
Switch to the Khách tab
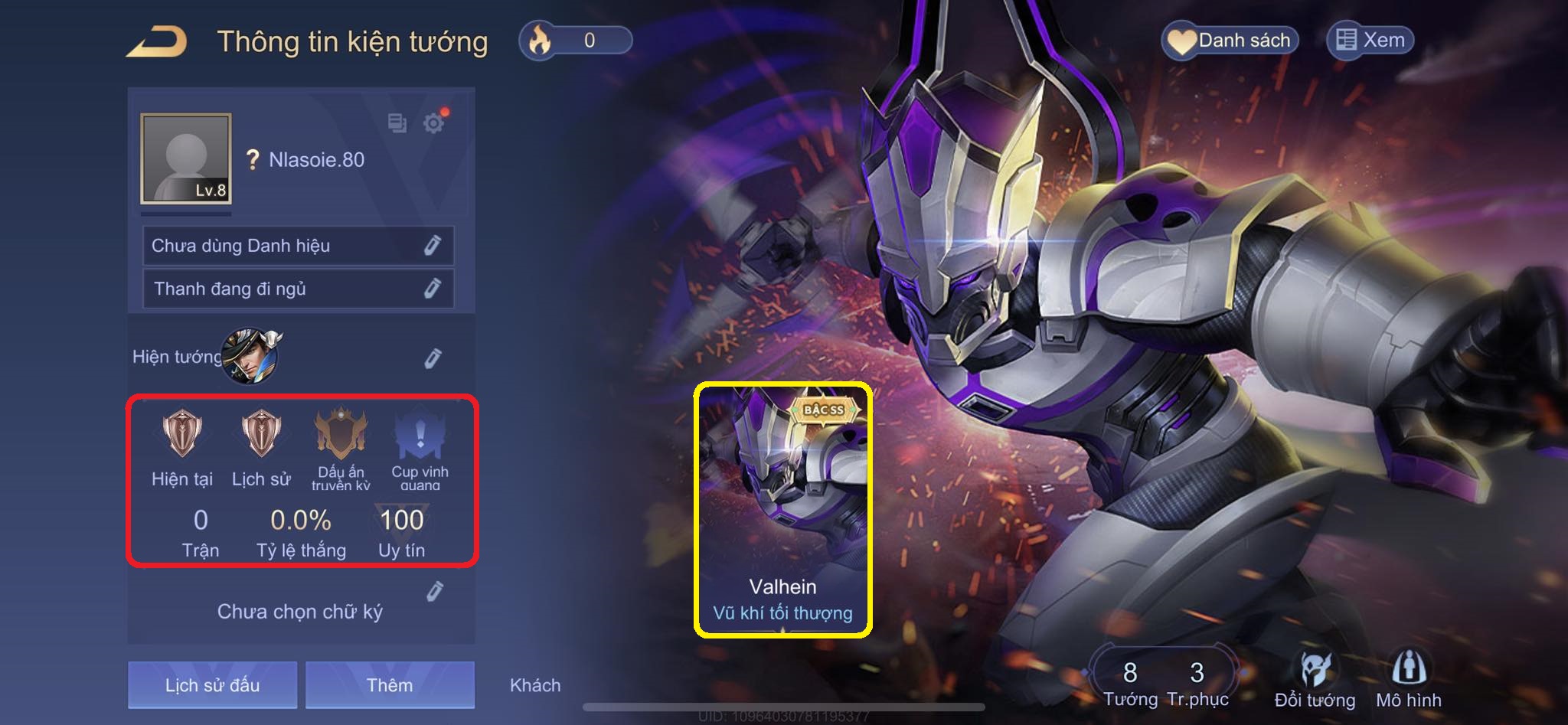[535, 685]
